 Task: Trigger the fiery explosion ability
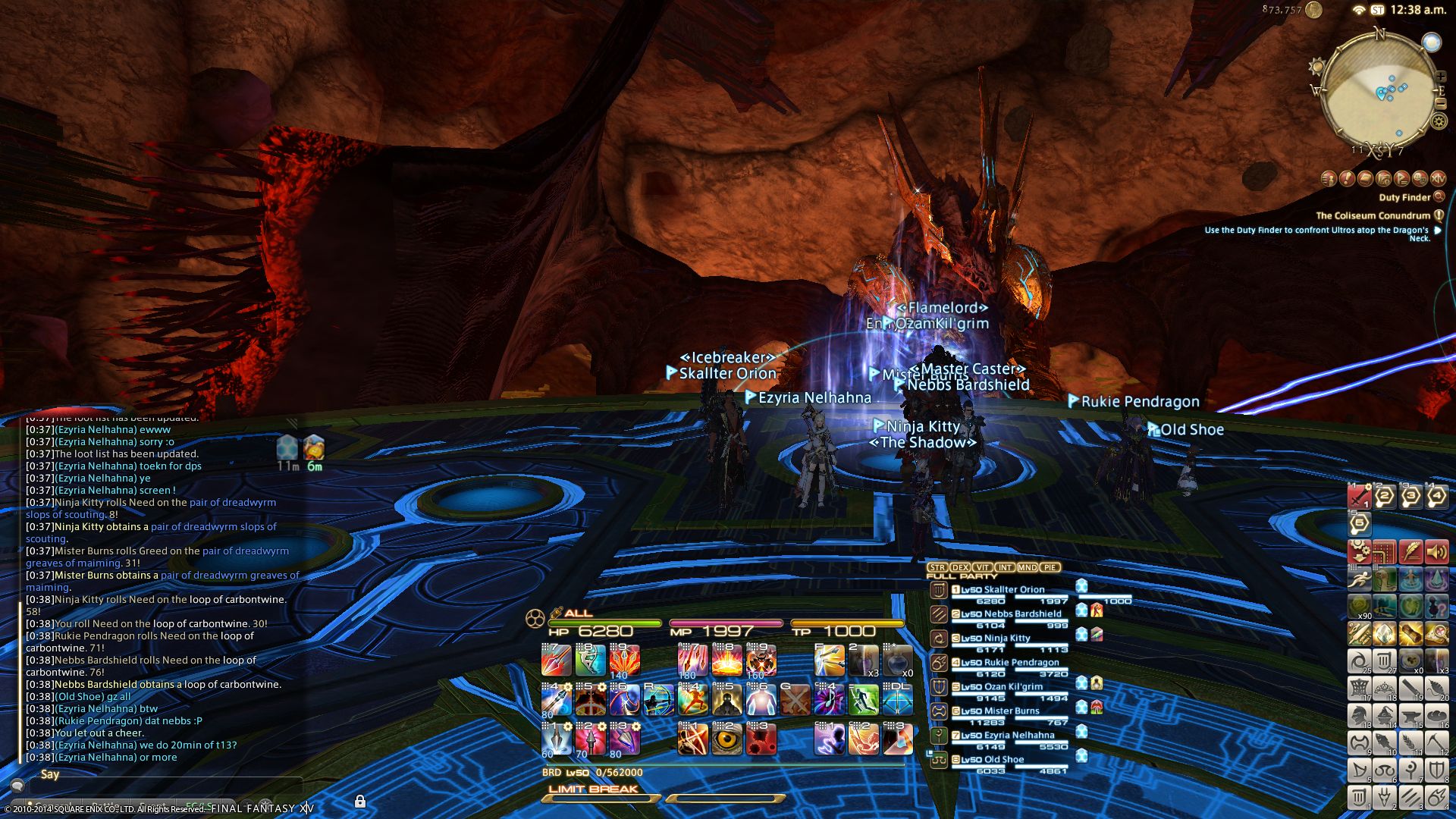coord(726,661)
